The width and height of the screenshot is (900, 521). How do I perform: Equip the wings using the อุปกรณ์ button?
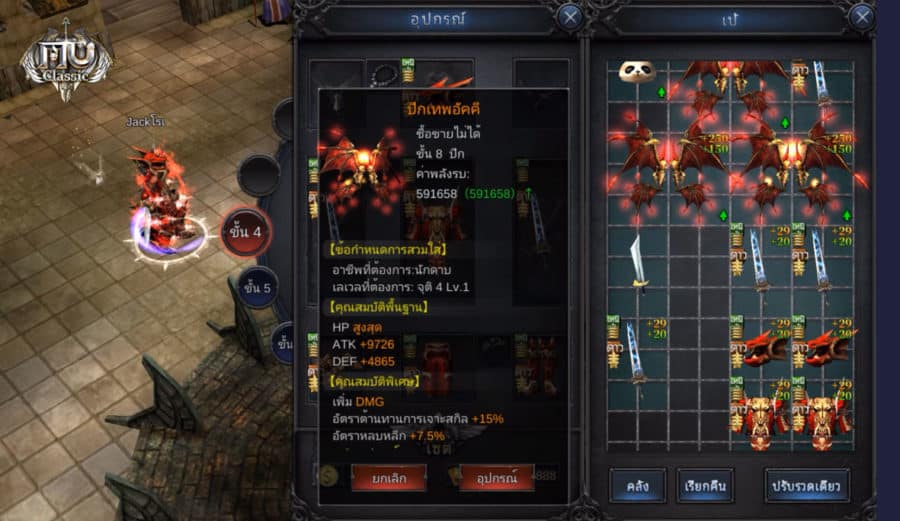(x=496, y=478)
